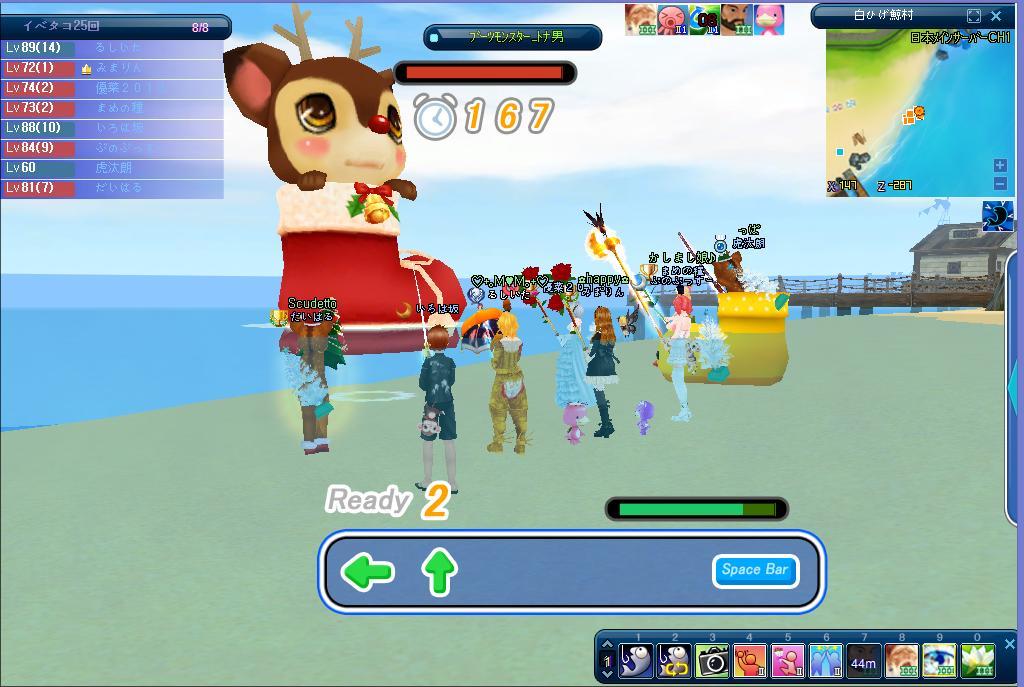Use the waving person emote on orange background

coord(750,661)
